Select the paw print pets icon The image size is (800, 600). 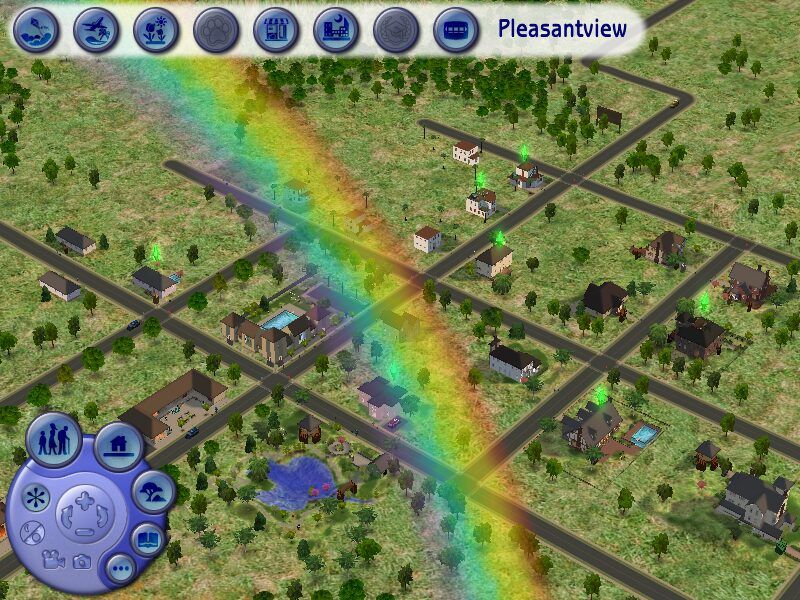click(x=216, y=30)
